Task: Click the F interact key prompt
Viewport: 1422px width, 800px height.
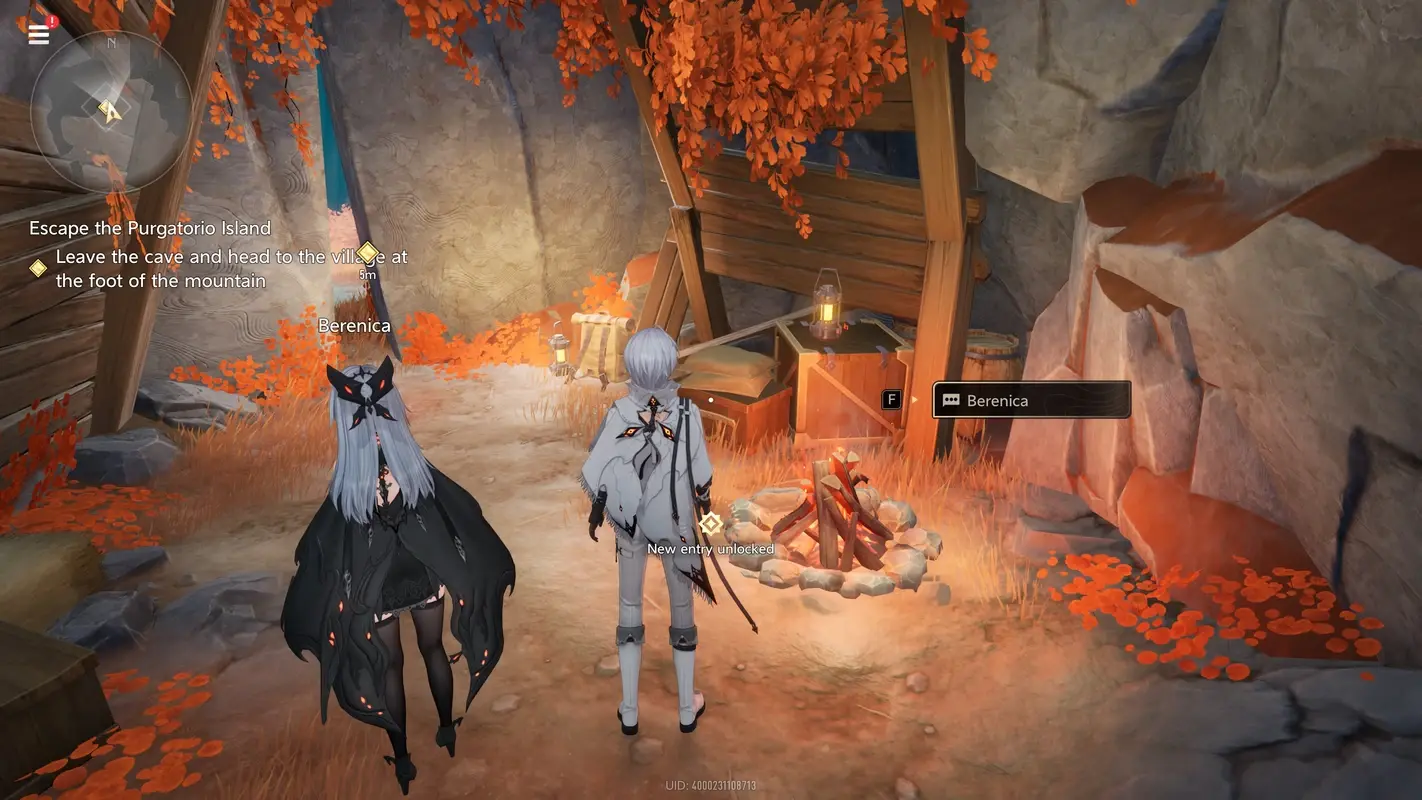Action: coord(889,398)
